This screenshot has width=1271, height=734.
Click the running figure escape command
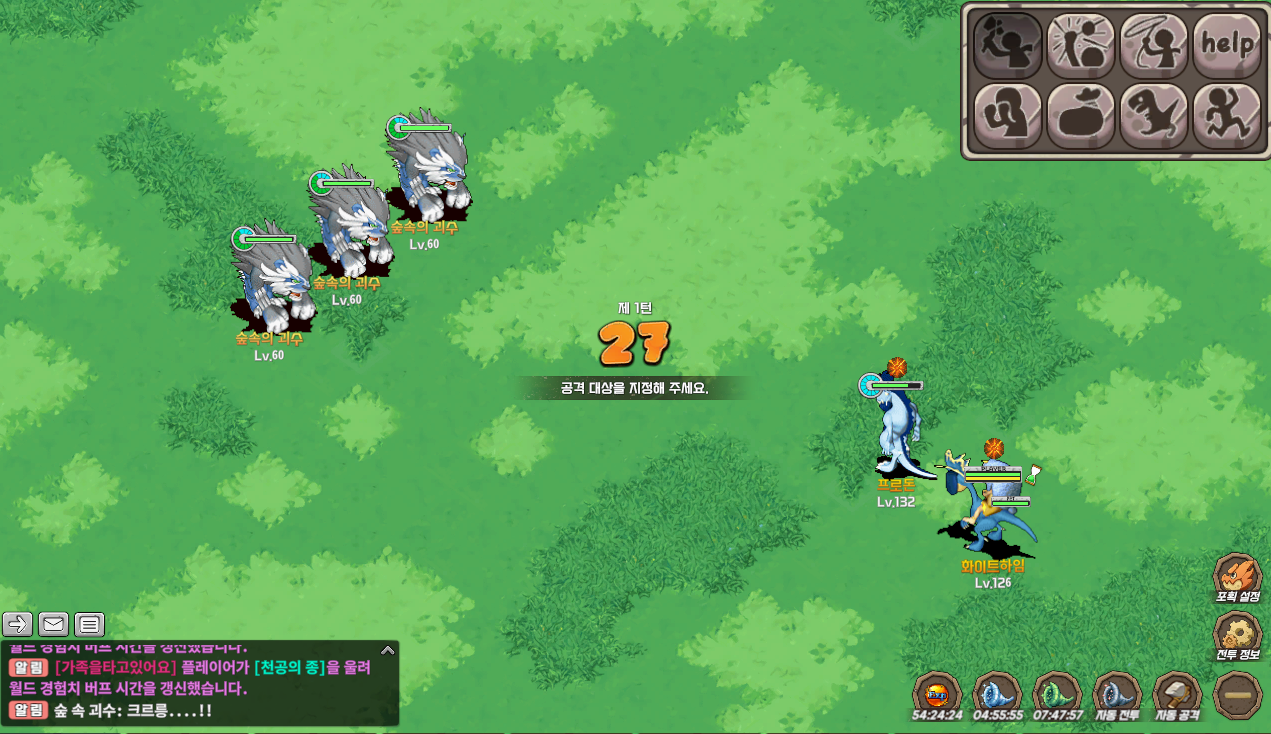coord(1227,116)
